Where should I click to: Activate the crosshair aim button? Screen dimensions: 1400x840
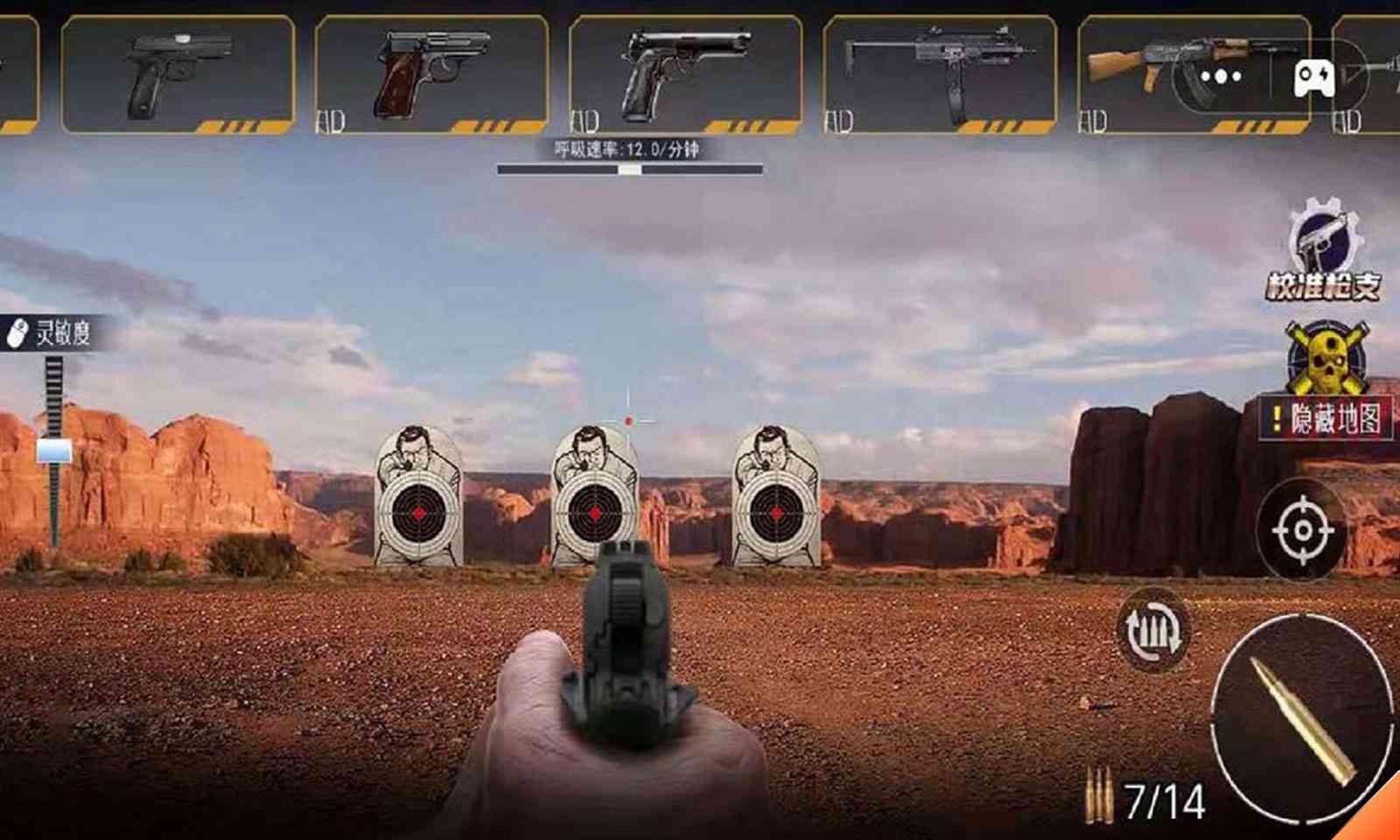1303,530
